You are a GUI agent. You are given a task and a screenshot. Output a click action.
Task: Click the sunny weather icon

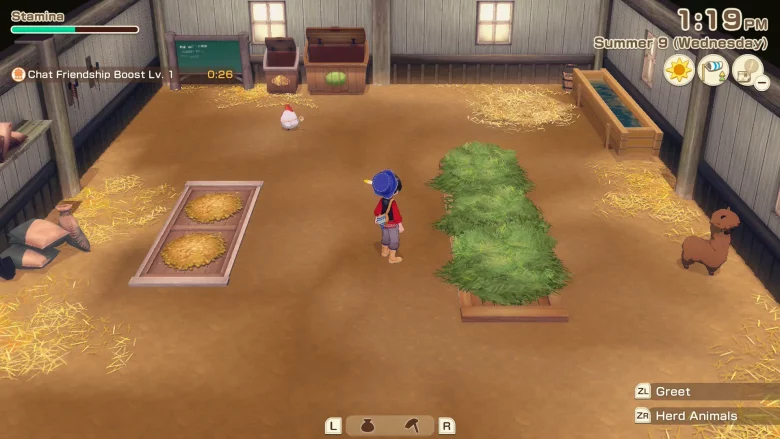(x=679, y=70)
